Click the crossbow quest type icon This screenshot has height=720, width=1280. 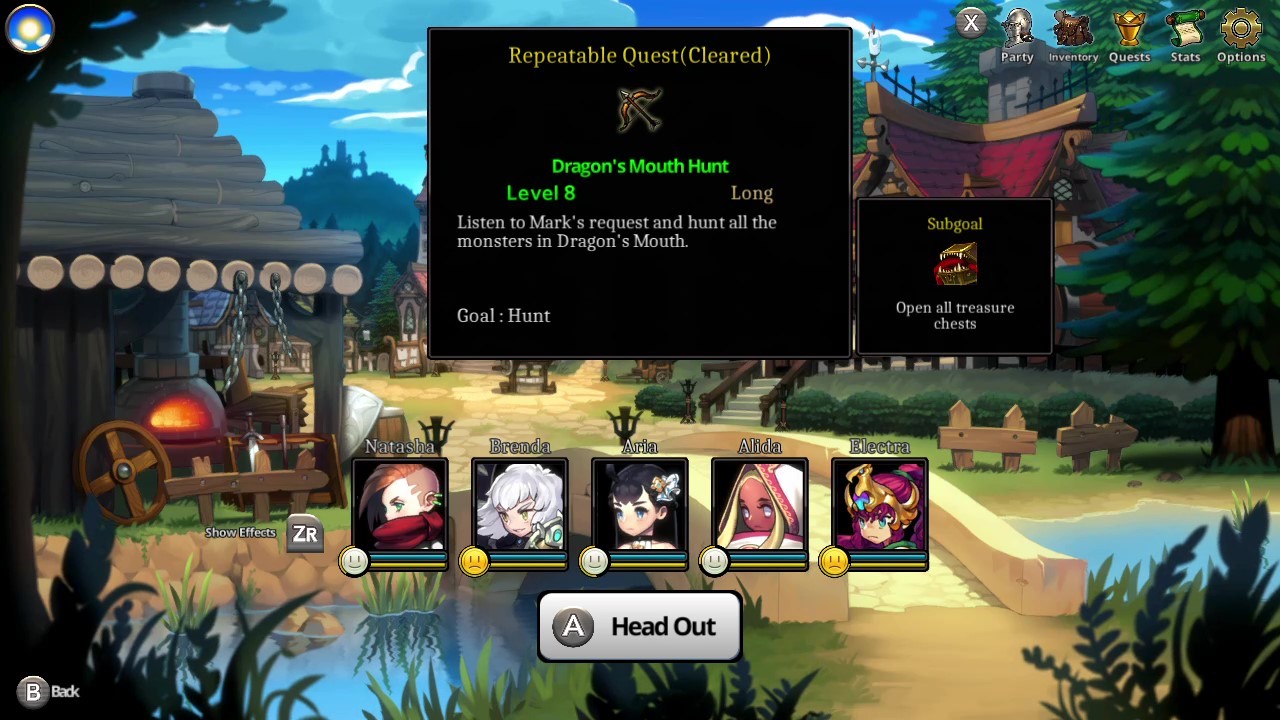tap(640, 110)
